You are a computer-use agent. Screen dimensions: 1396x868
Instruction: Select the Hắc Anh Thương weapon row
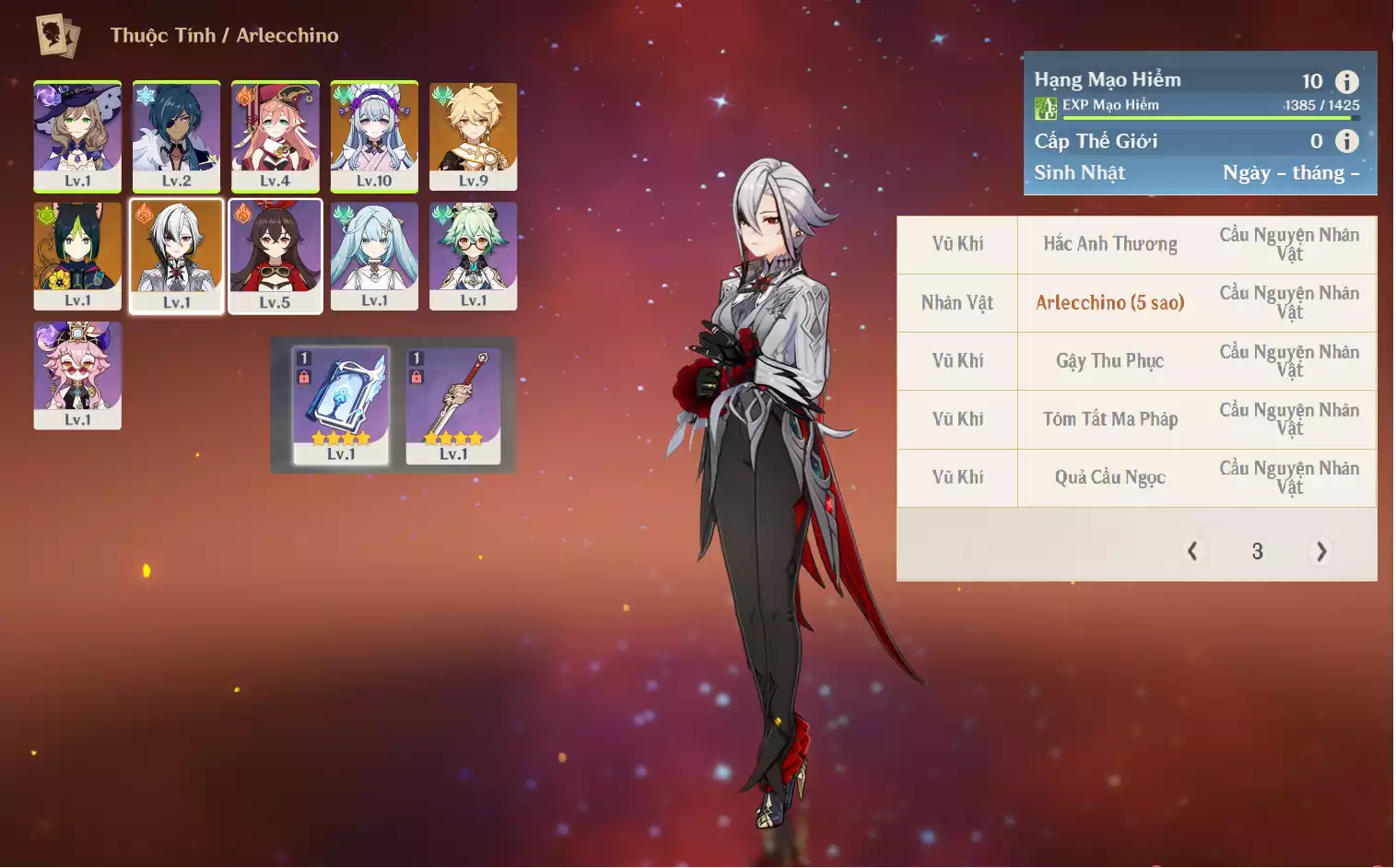(1109, 244)
